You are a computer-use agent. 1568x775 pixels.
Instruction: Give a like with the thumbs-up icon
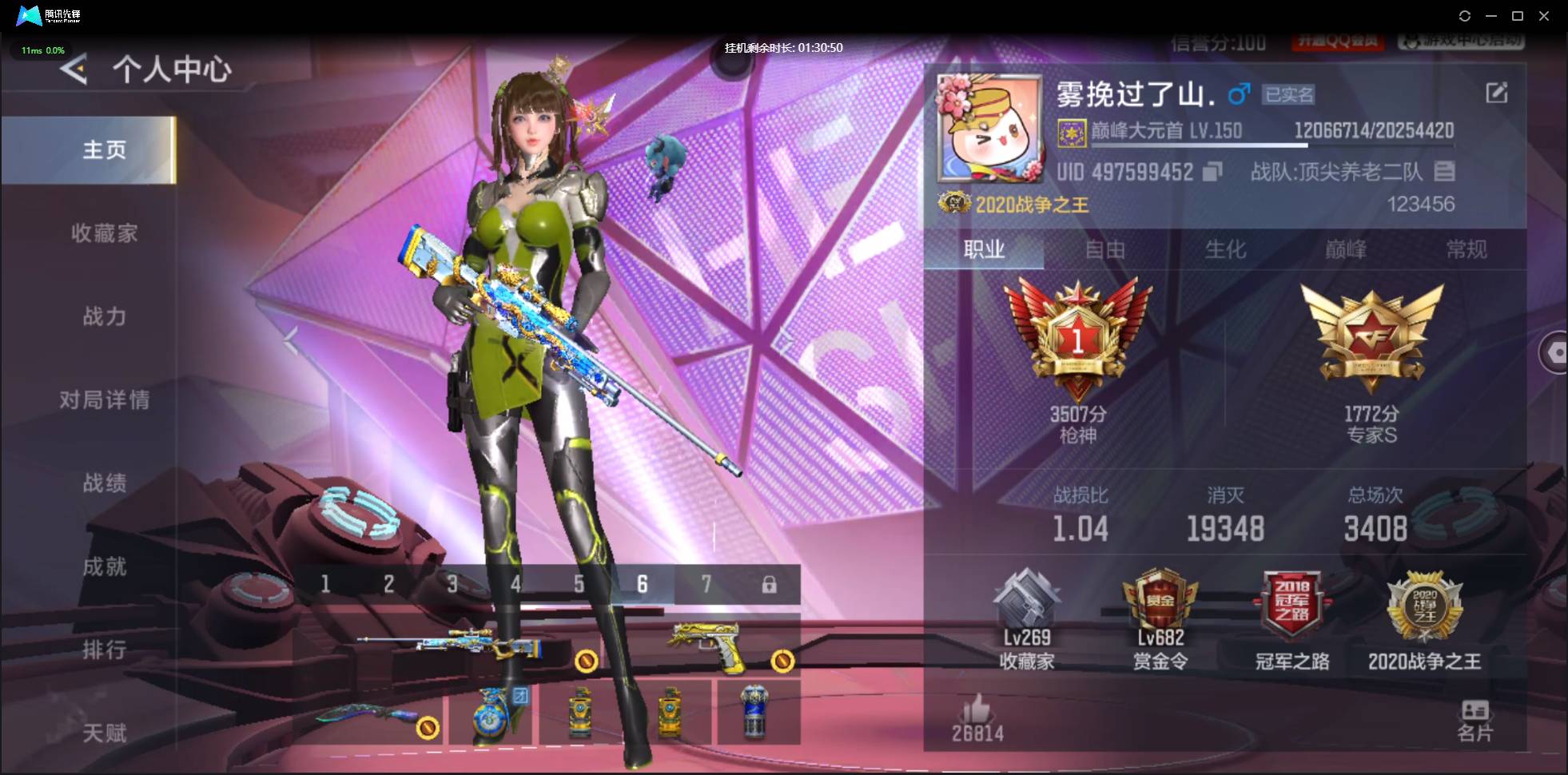[x=977, y=709]
